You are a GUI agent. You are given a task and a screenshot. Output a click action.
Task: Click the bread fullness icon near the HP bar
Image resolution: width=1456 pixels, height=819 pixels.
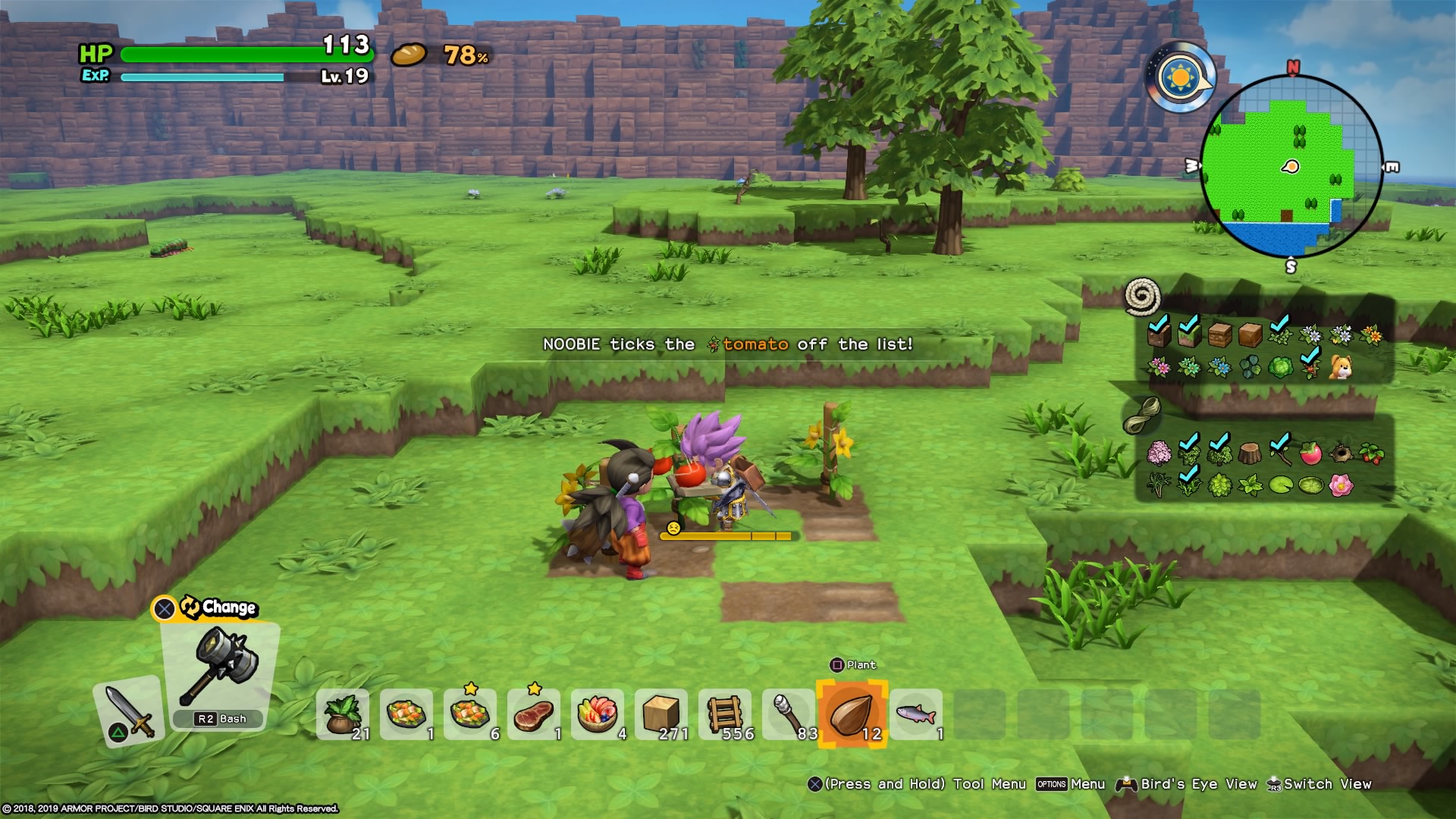[x=408, y=55]
